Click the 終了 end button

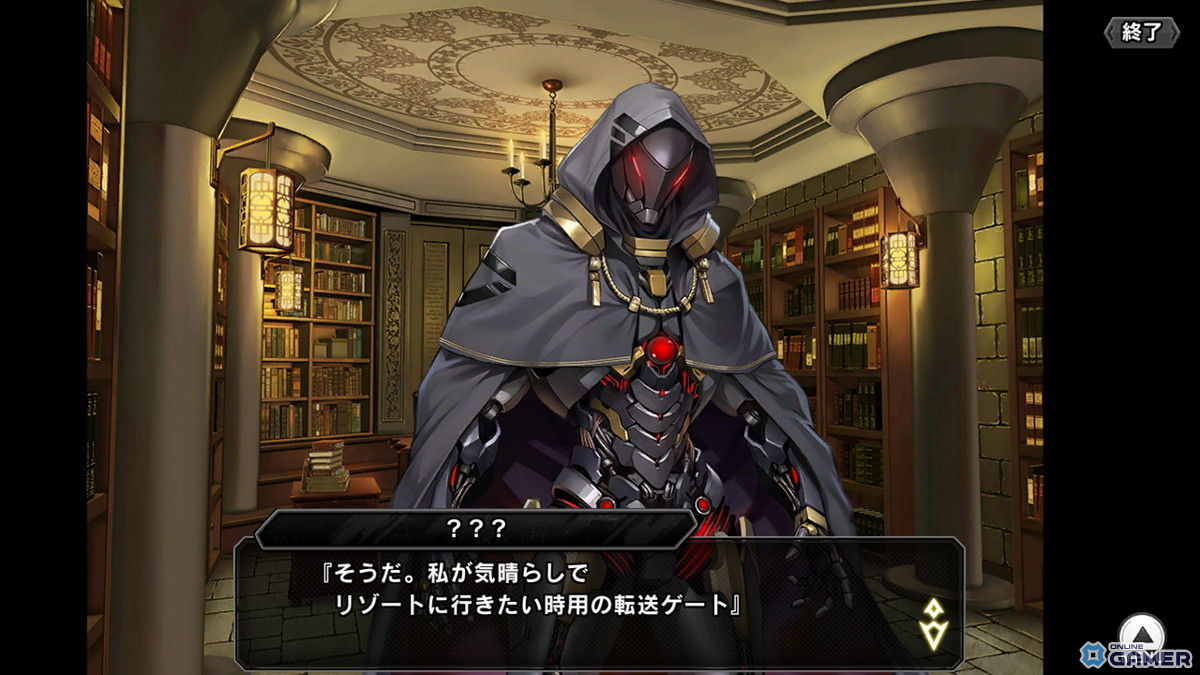click(x=1141, y=32)
